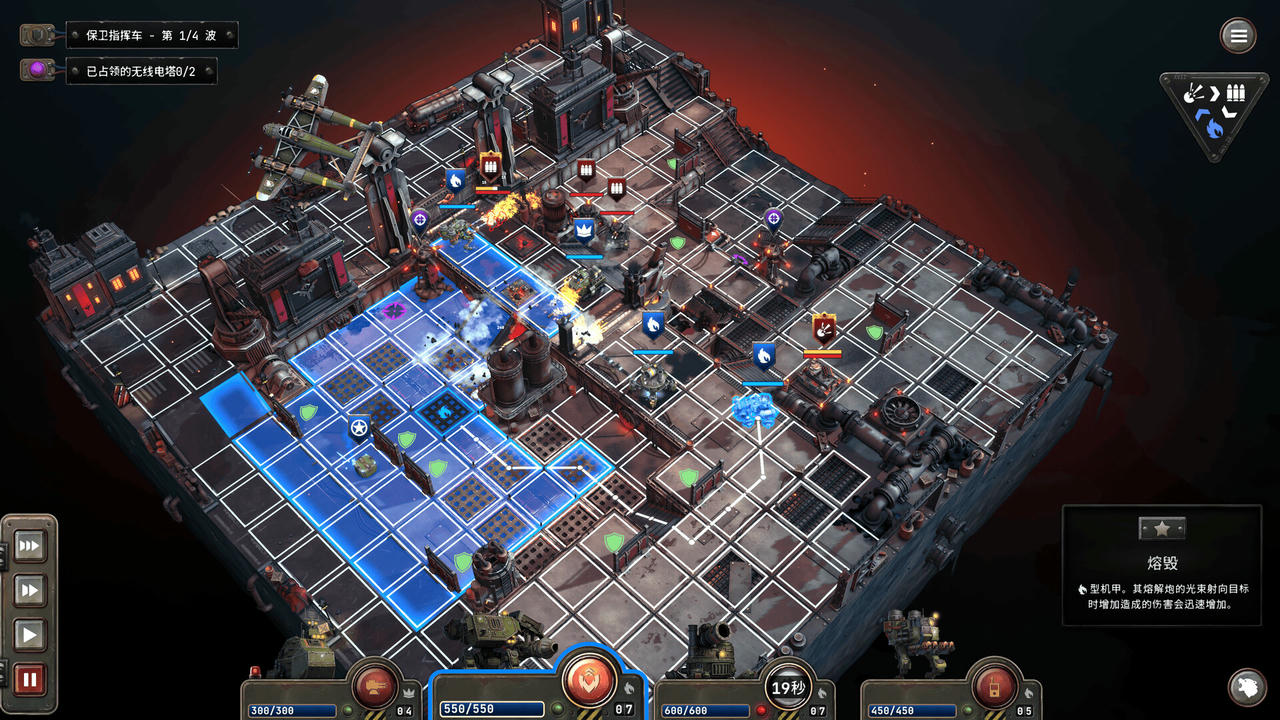
Task: Open the game menu via the hamburger button
Action: coord(1237,35)
